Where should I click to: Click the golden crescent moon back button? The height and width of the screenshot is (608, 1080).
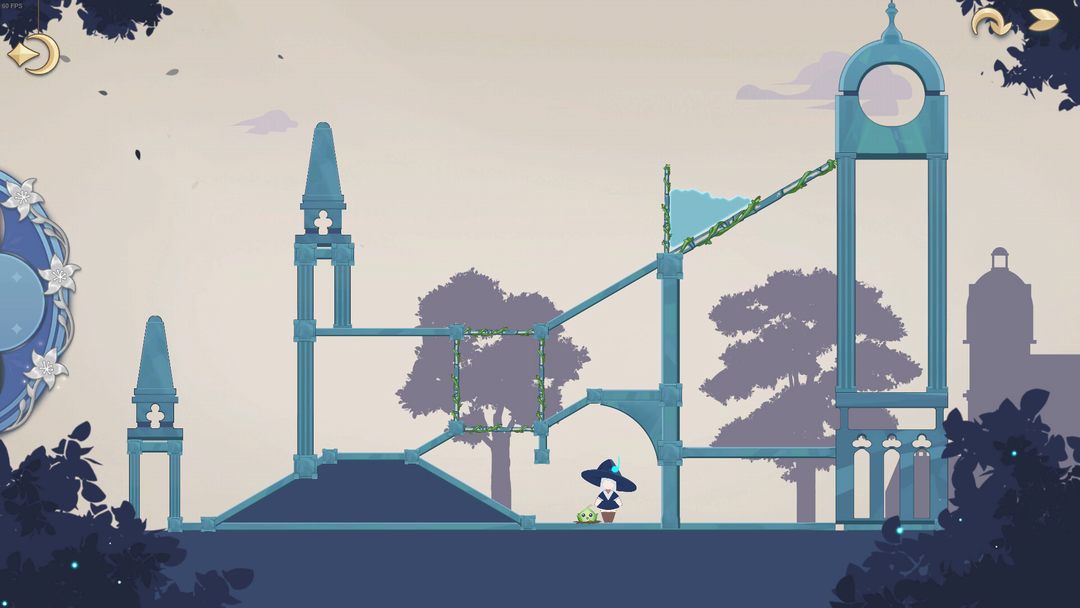tap(35, 53)
